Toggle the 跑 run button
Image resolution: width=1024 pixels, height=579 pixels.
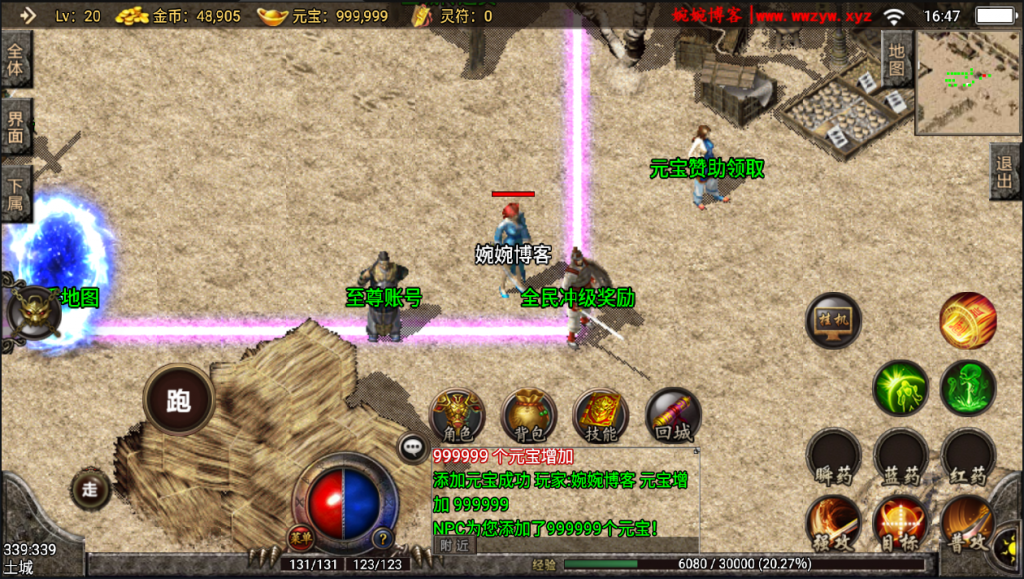click(x=179, y=400)
